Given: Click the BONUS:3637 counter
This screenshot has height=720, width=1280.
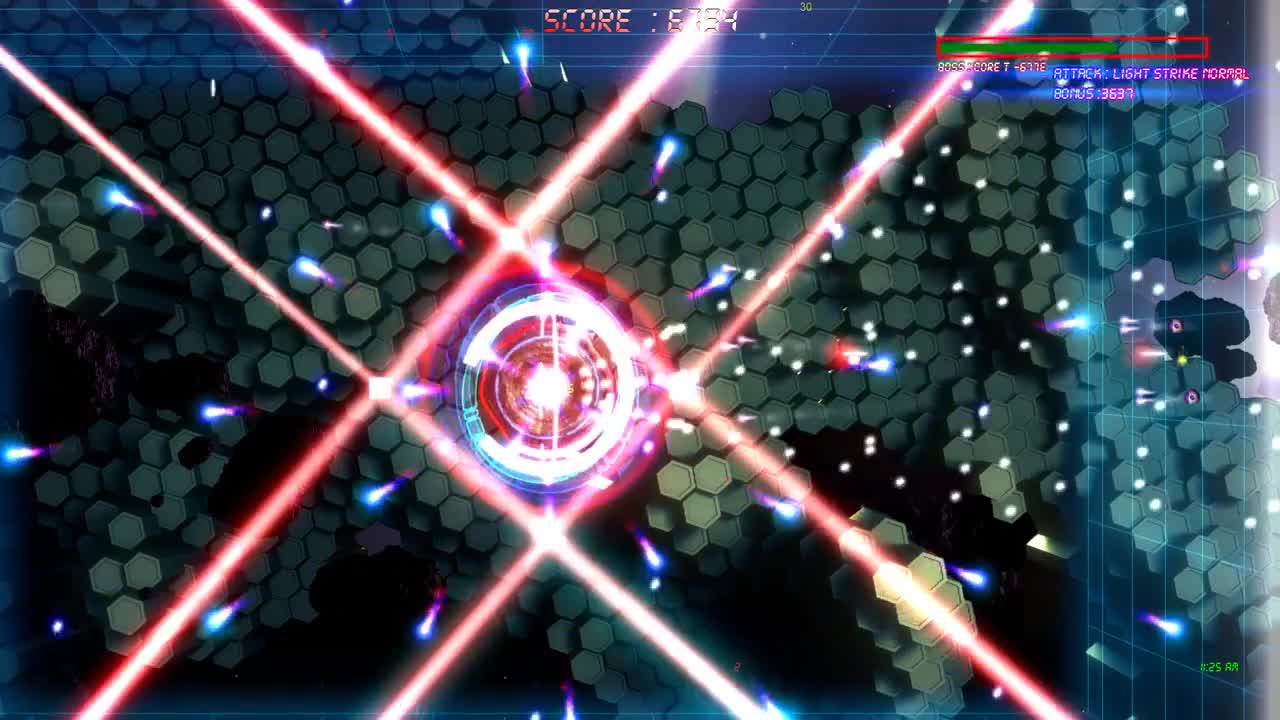Looking at the screenshot, I should tap(1092, 92).
